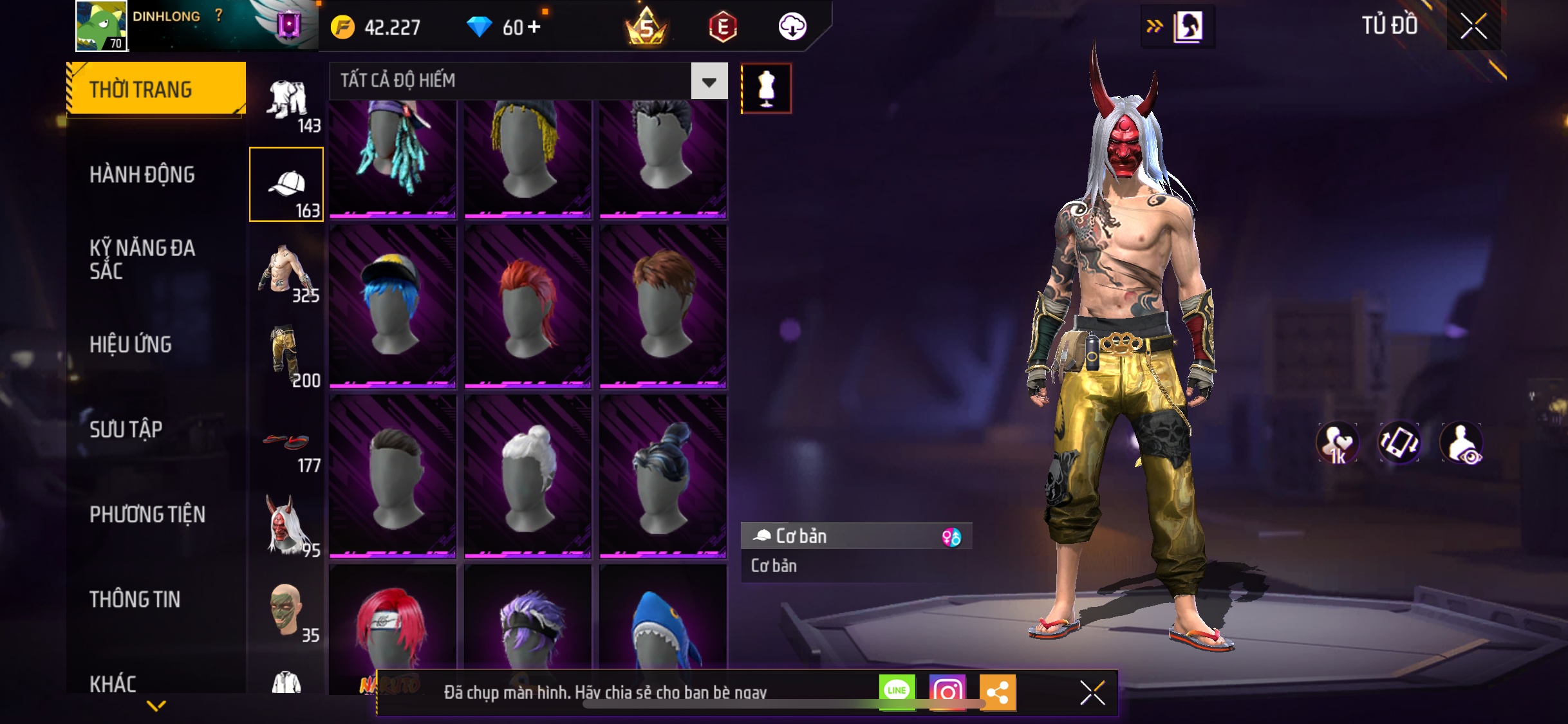Share screenshot via LINE

pos(897,692)
